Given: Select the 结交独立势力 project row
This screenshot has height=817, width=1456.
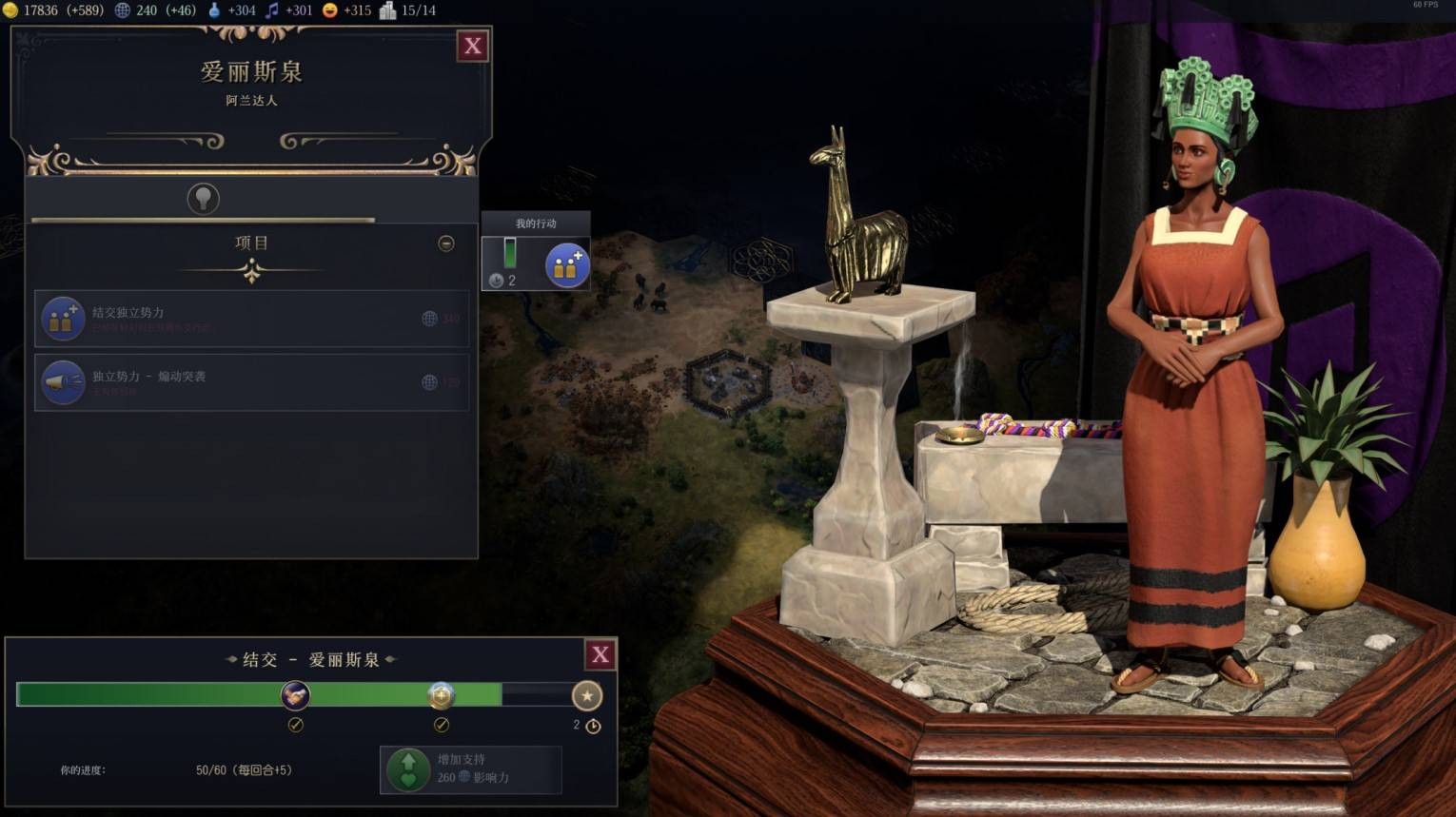Looking at the screenshot, I should (x=251, y=319).
